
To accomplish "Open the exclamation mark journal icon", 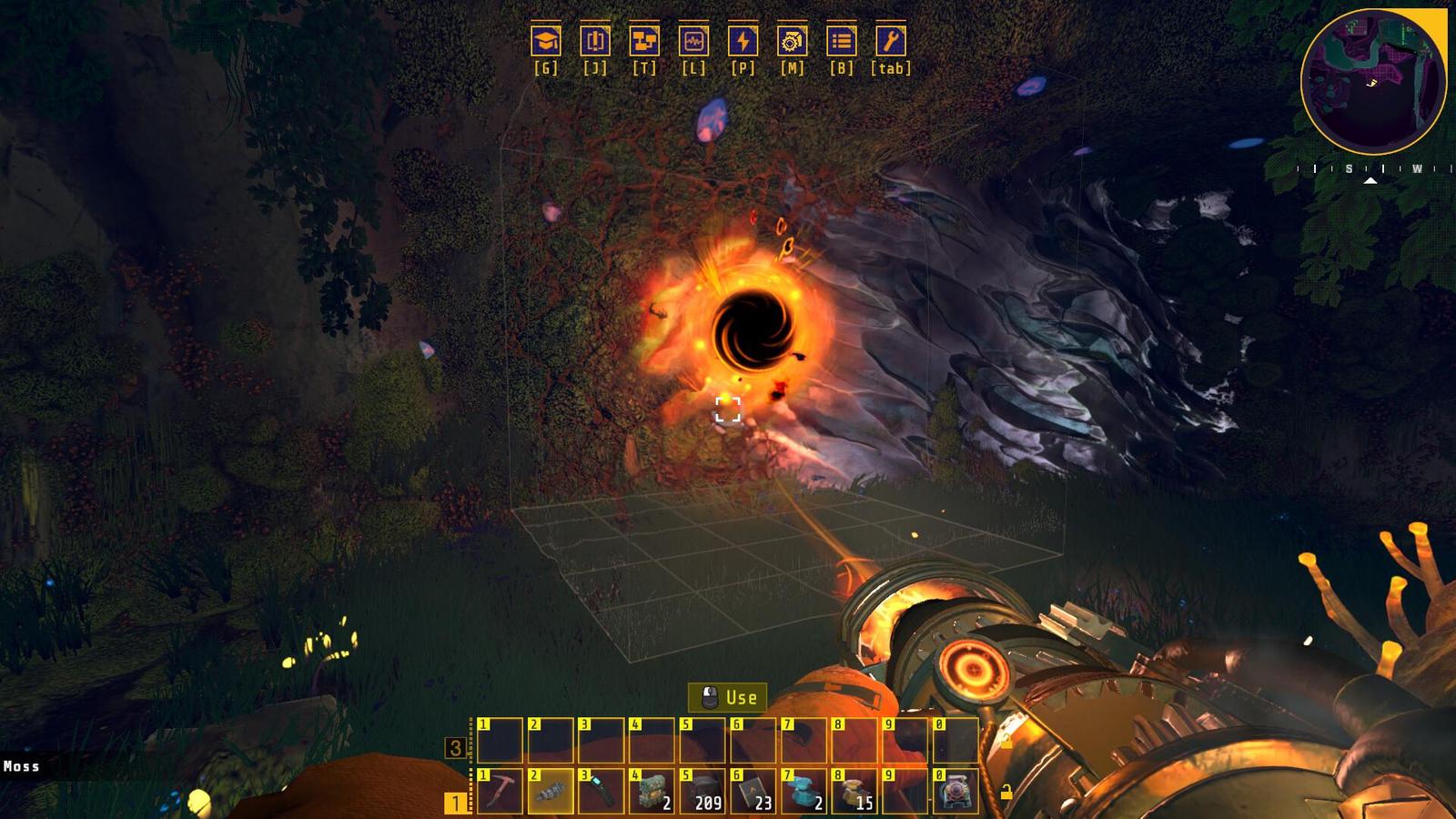I will click(x=595, y=41).
